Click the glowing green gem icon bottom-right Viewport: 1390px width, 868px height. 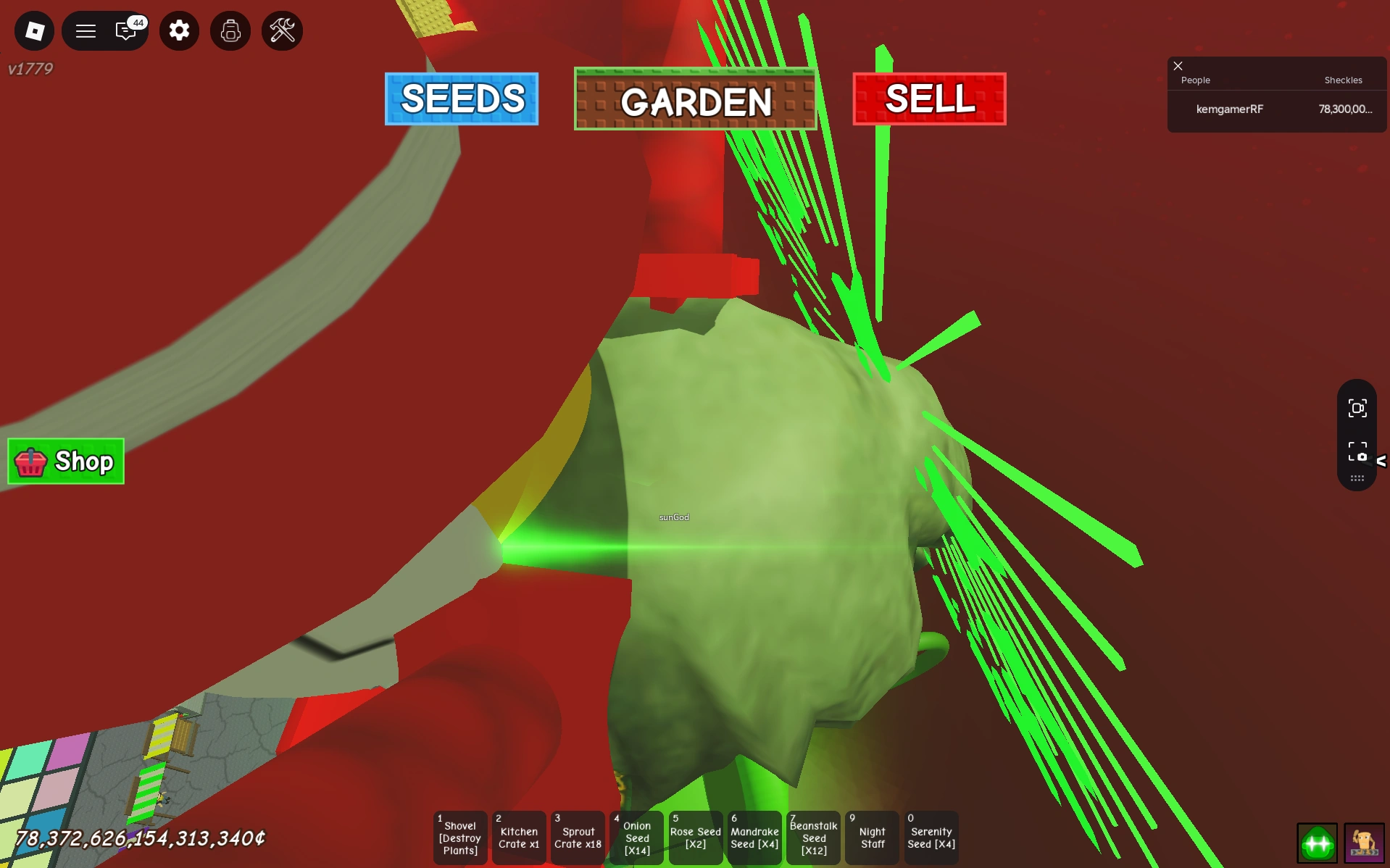click(x=1318, y=843)
